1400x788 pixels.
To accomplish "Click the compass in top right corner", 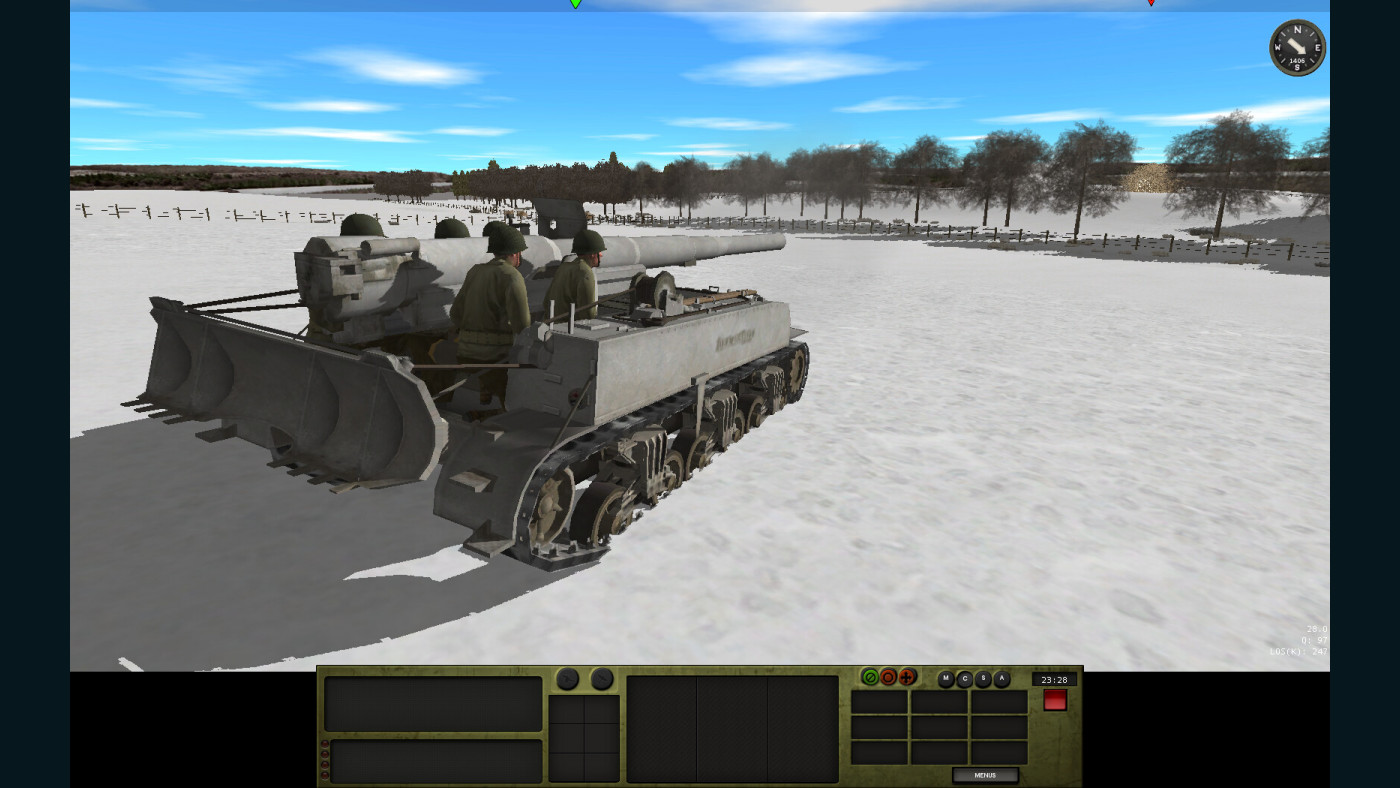I will click(1297, 47).
